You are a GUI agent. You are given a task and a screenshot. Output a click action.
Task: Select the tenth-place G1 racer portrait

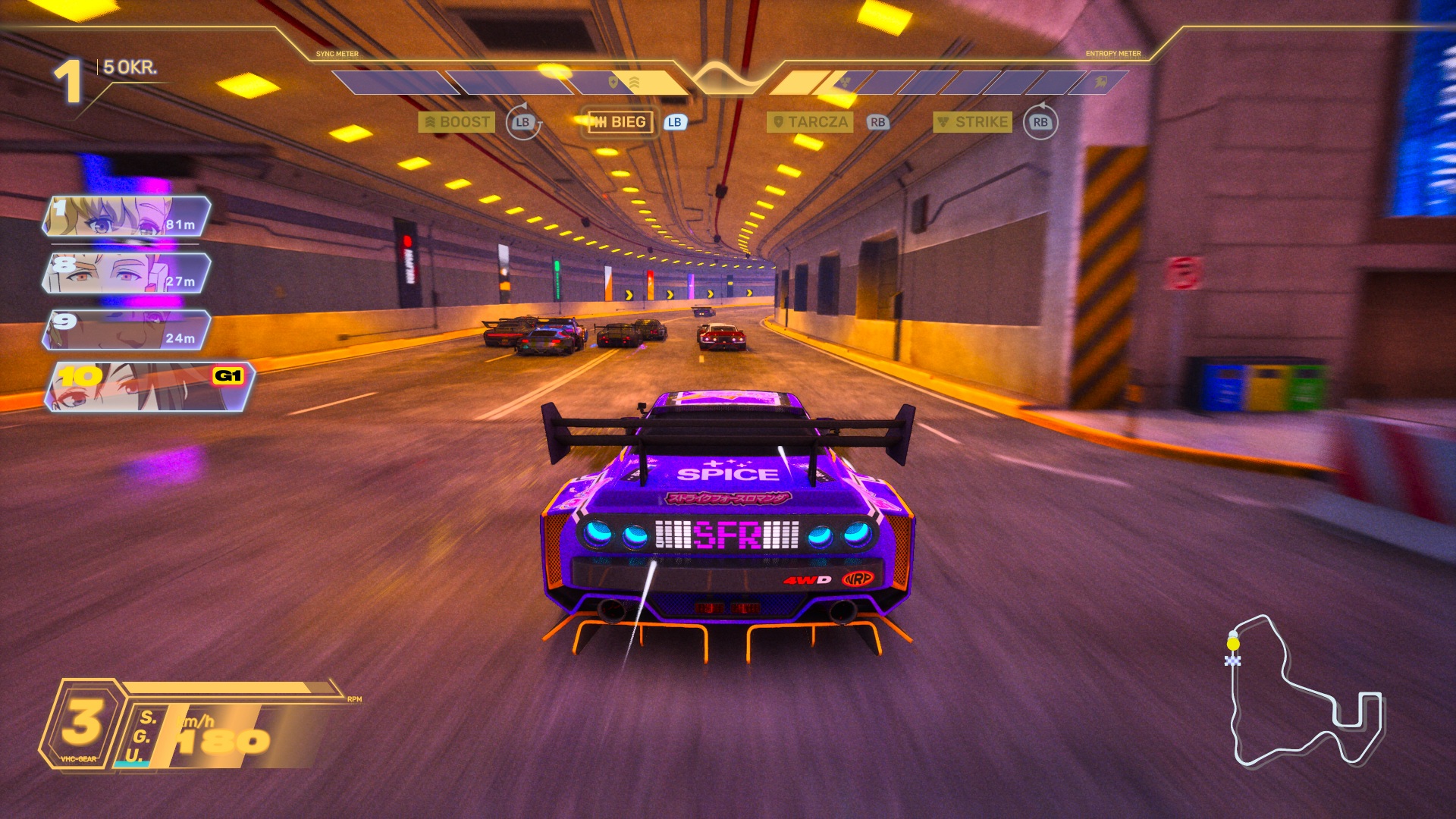click(148, 387)
